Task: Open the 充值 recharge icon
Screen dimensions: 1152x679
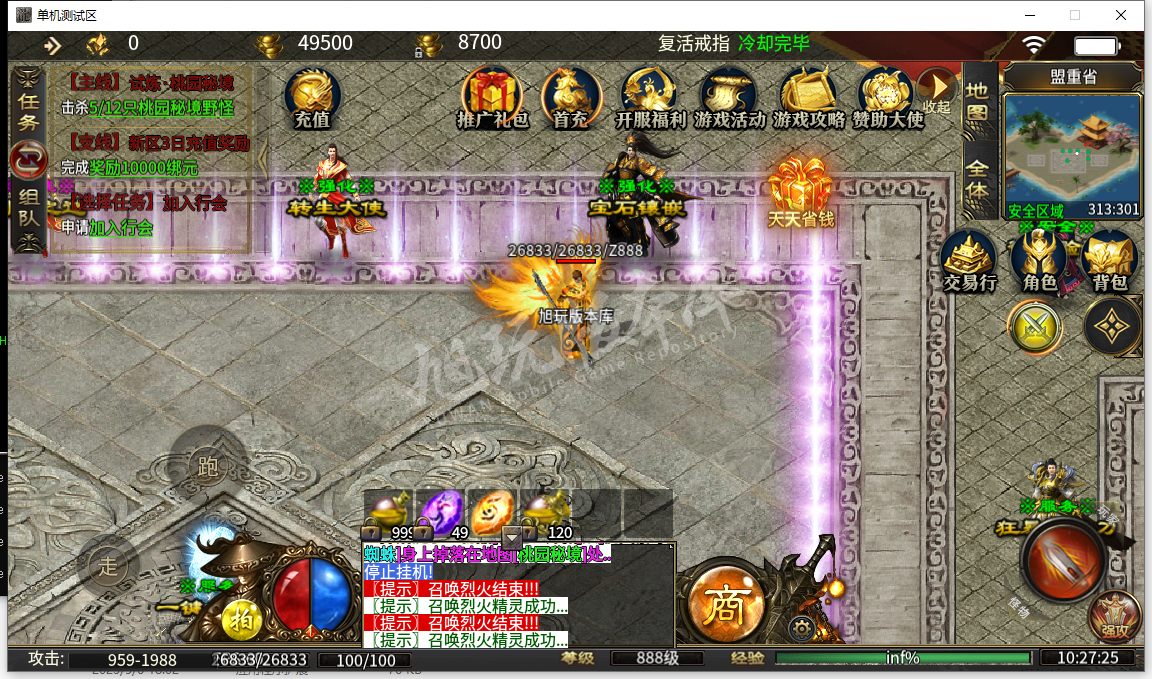Action: coord(312,97)
